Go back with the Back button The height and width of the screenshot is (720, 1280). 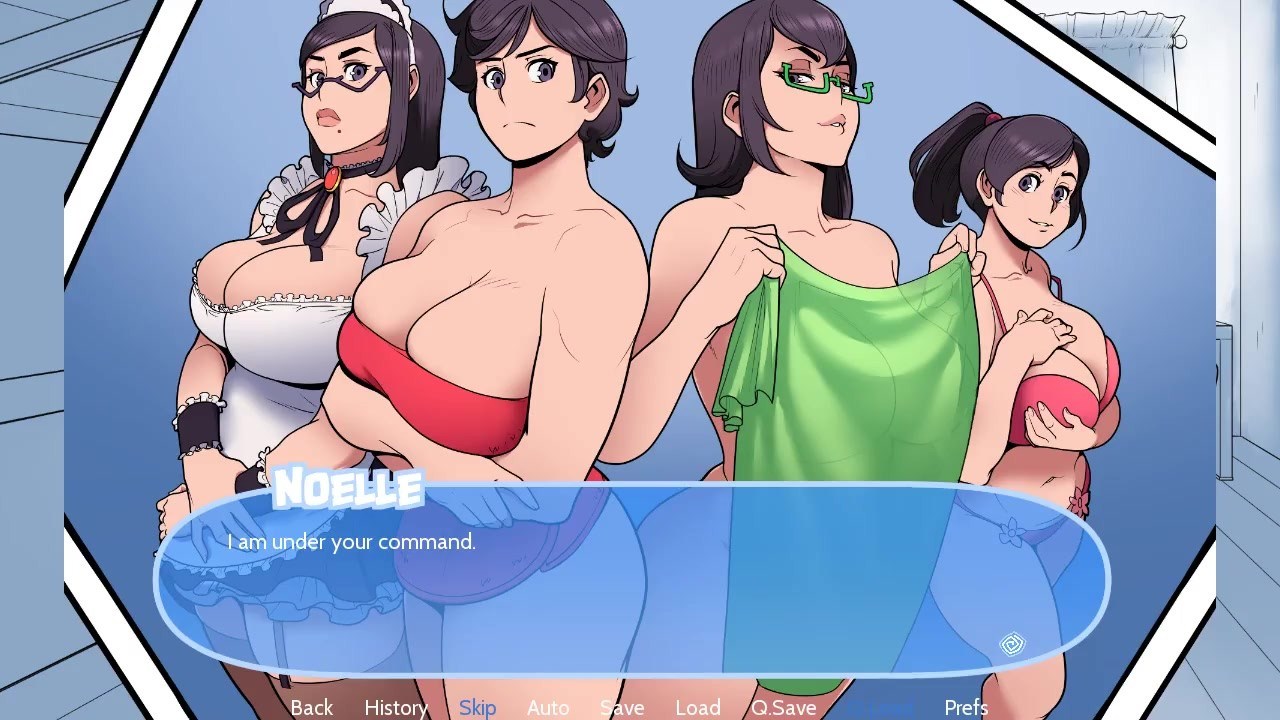click(311, 707)
